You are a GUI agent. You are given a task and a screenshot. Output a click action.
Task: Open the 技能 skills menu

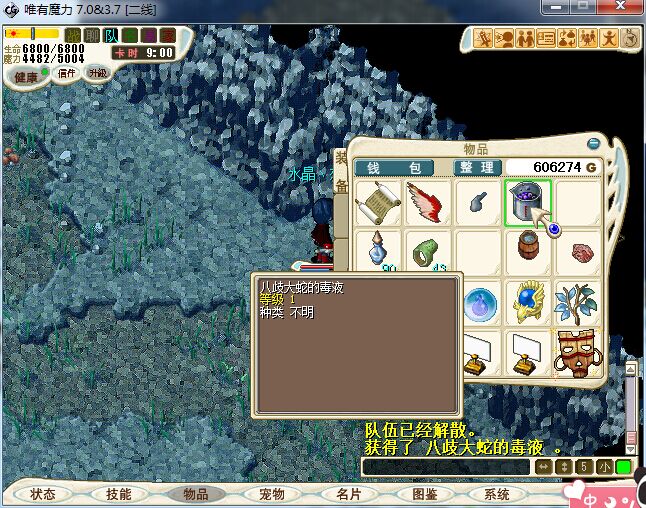(119, 494)
